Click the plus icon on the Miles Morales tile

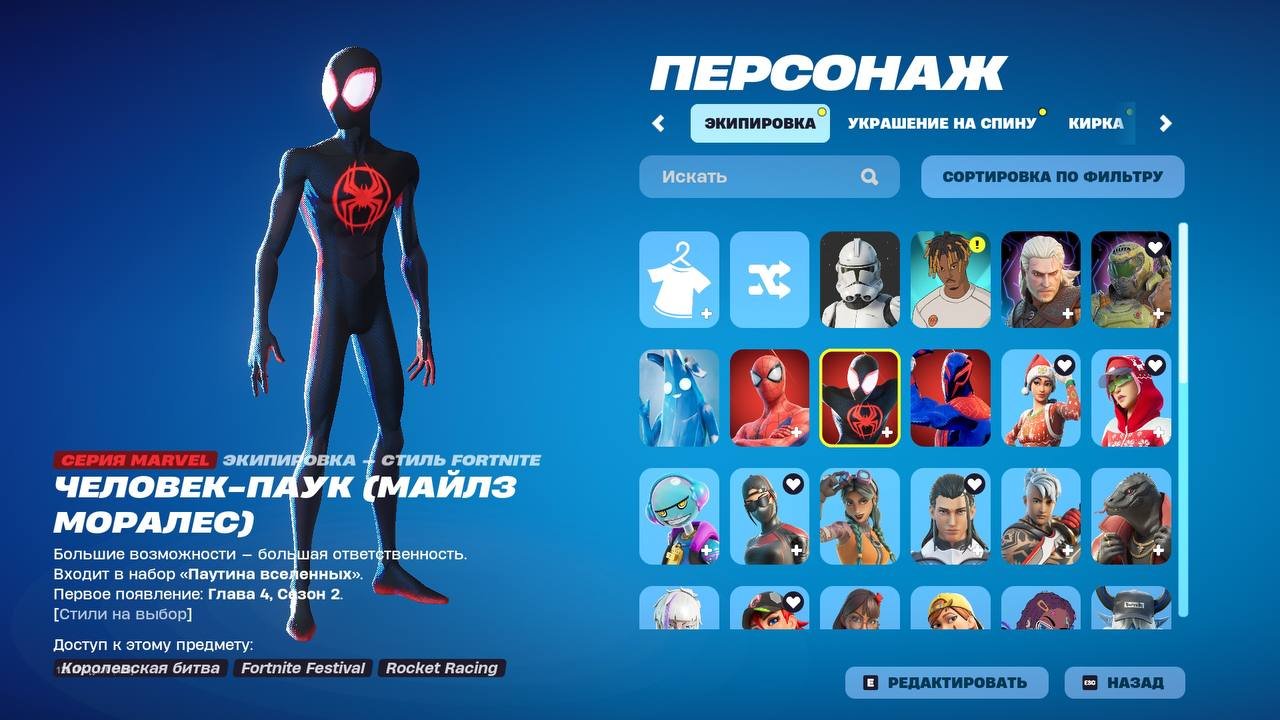(x=889, y=433)
